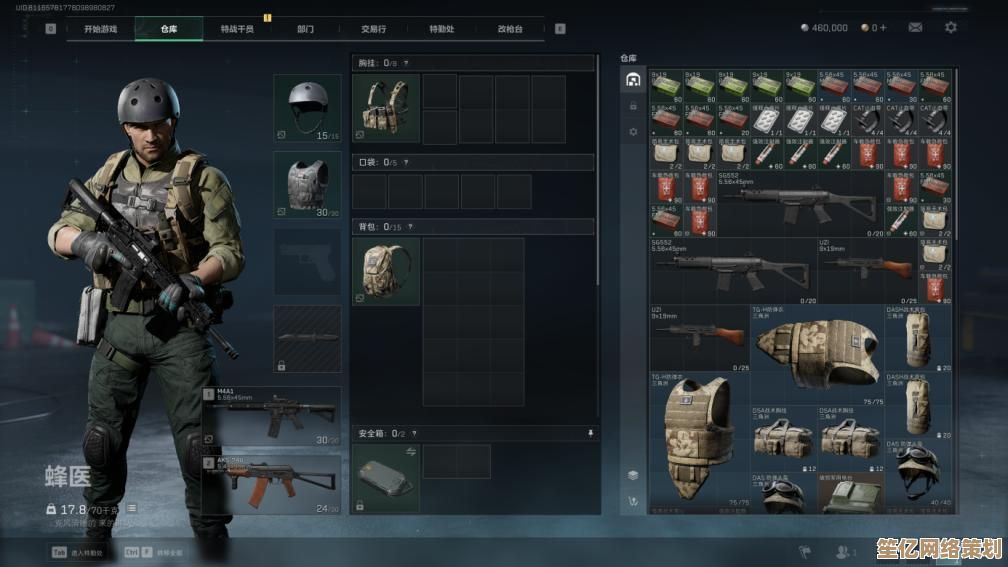Switch to the 特战干员 tab
This screenshot has height=567, width=1008.
(237, 29)
